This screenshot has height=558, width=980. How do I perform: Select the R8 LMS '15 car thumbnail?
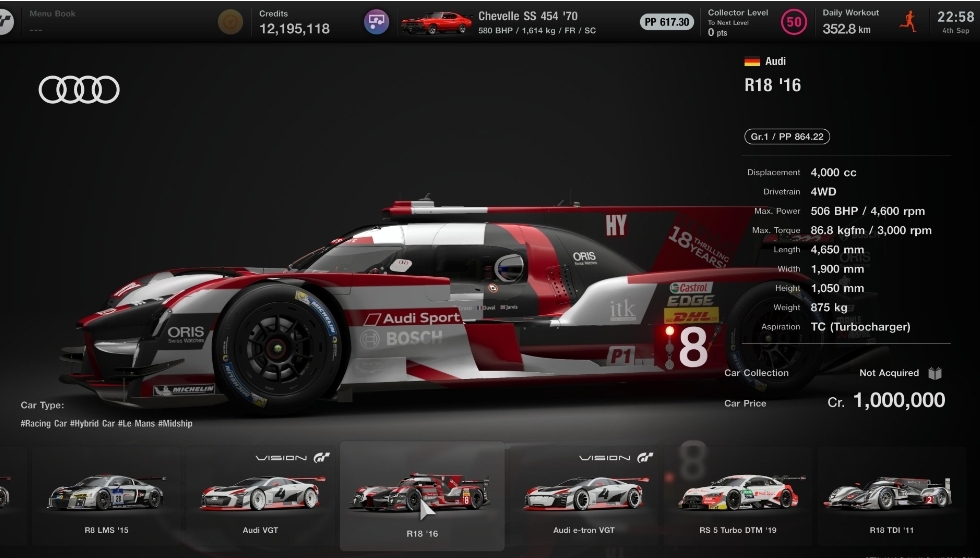click(105, 496)
